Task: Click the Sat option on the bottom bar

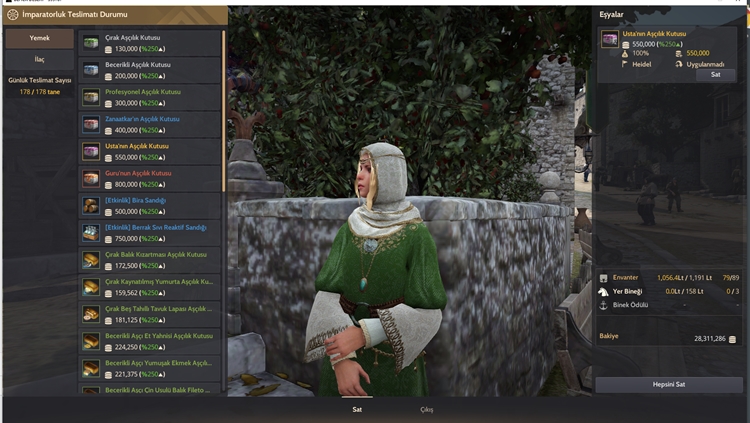Action: pos(357,409)
